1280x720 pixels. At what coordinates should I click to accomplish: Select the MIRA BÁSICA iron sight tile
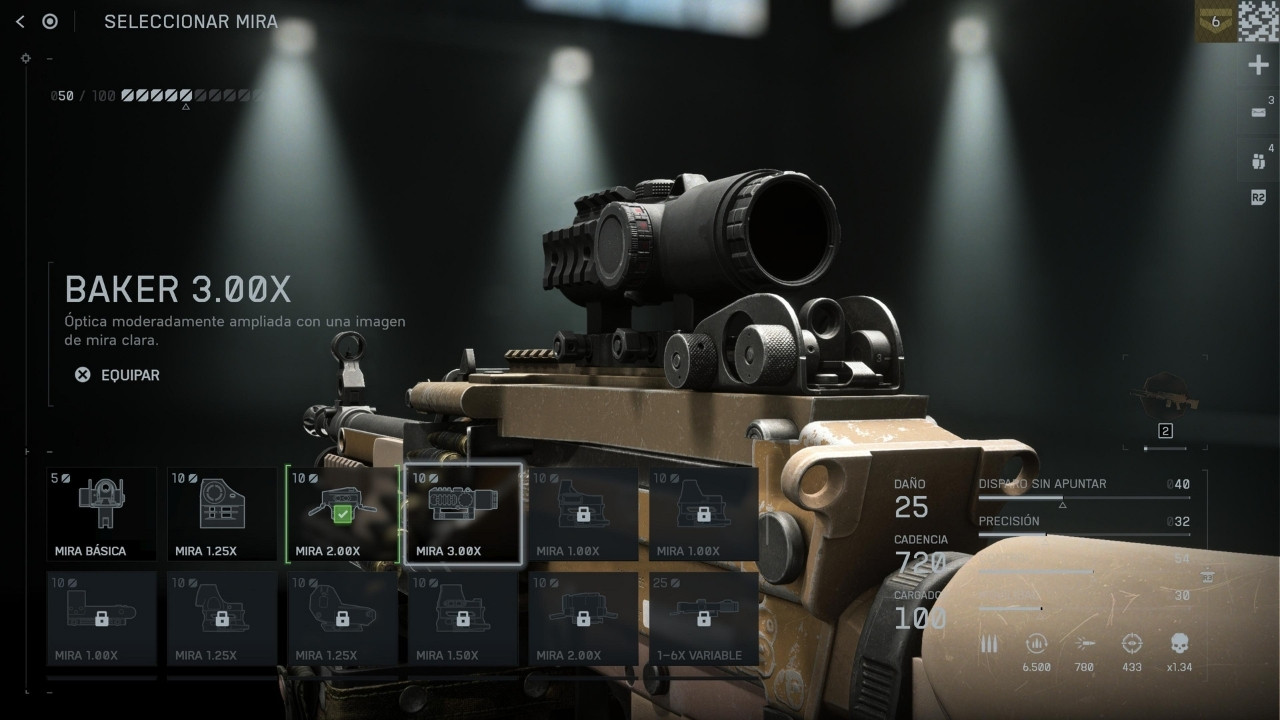tap(102, 514)
